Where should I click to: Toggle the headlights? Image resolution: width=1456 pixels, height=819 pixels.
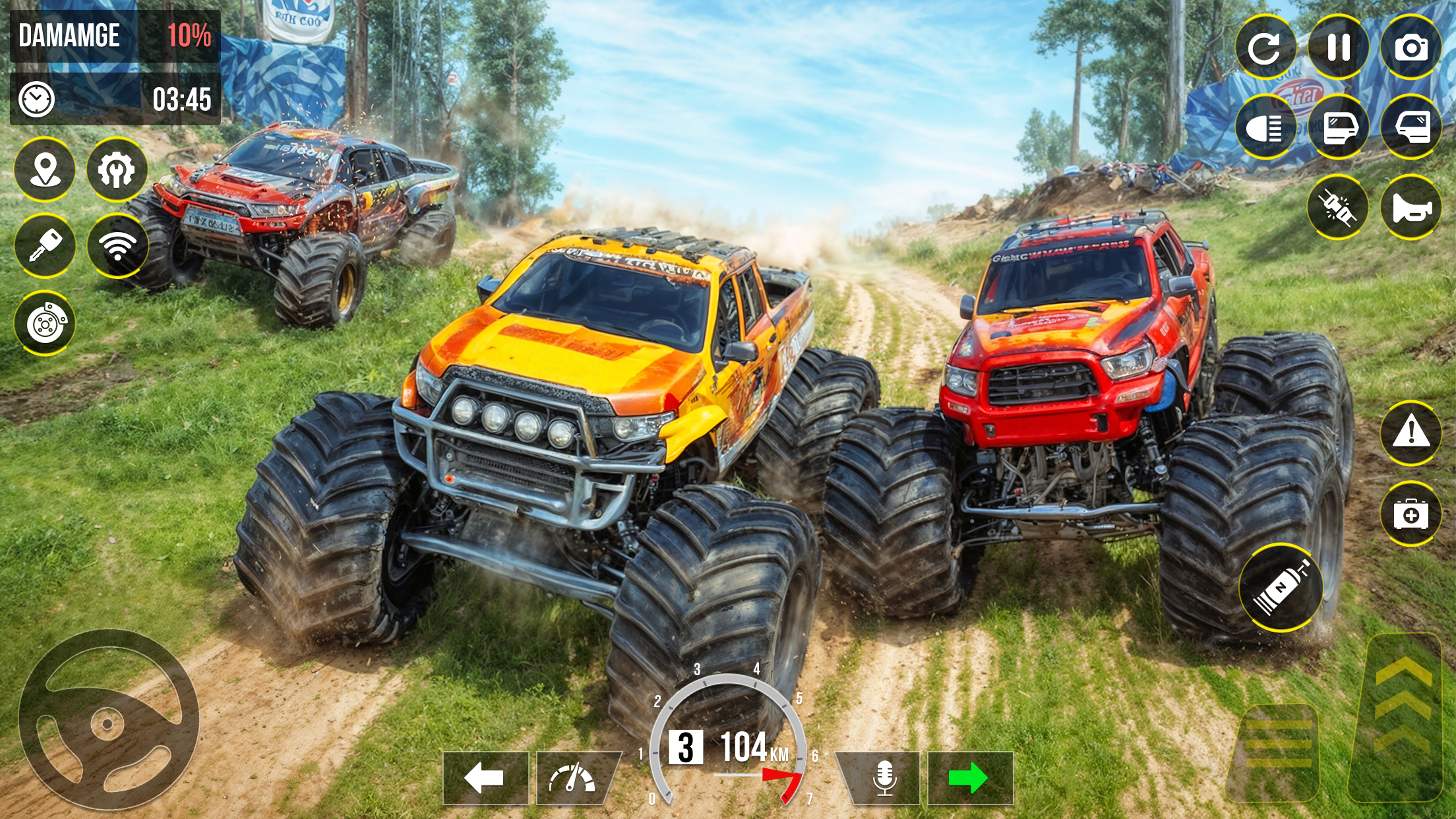pyautogui.click(x=1265, y=127)
